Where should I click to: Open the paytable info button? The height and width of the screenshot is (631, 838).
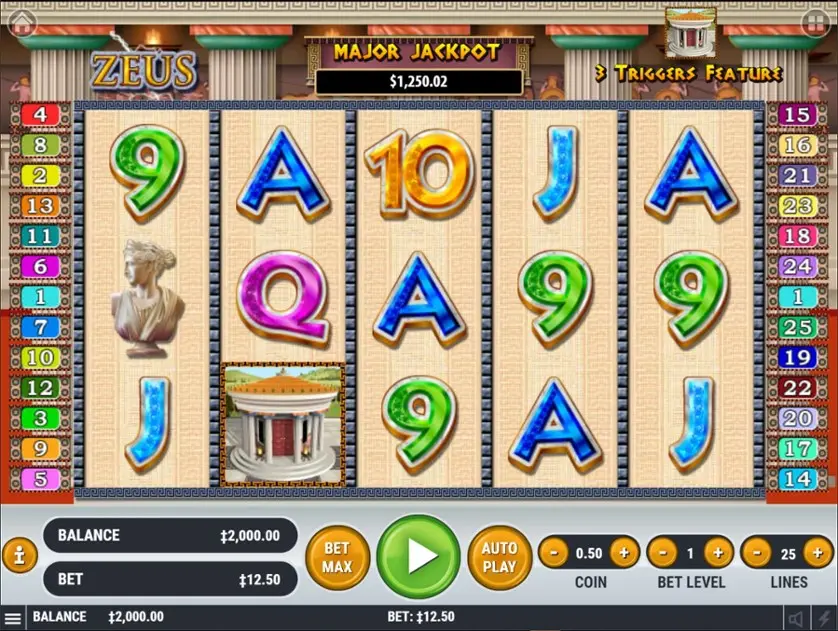pyautogui.click(x=20, y=555)
